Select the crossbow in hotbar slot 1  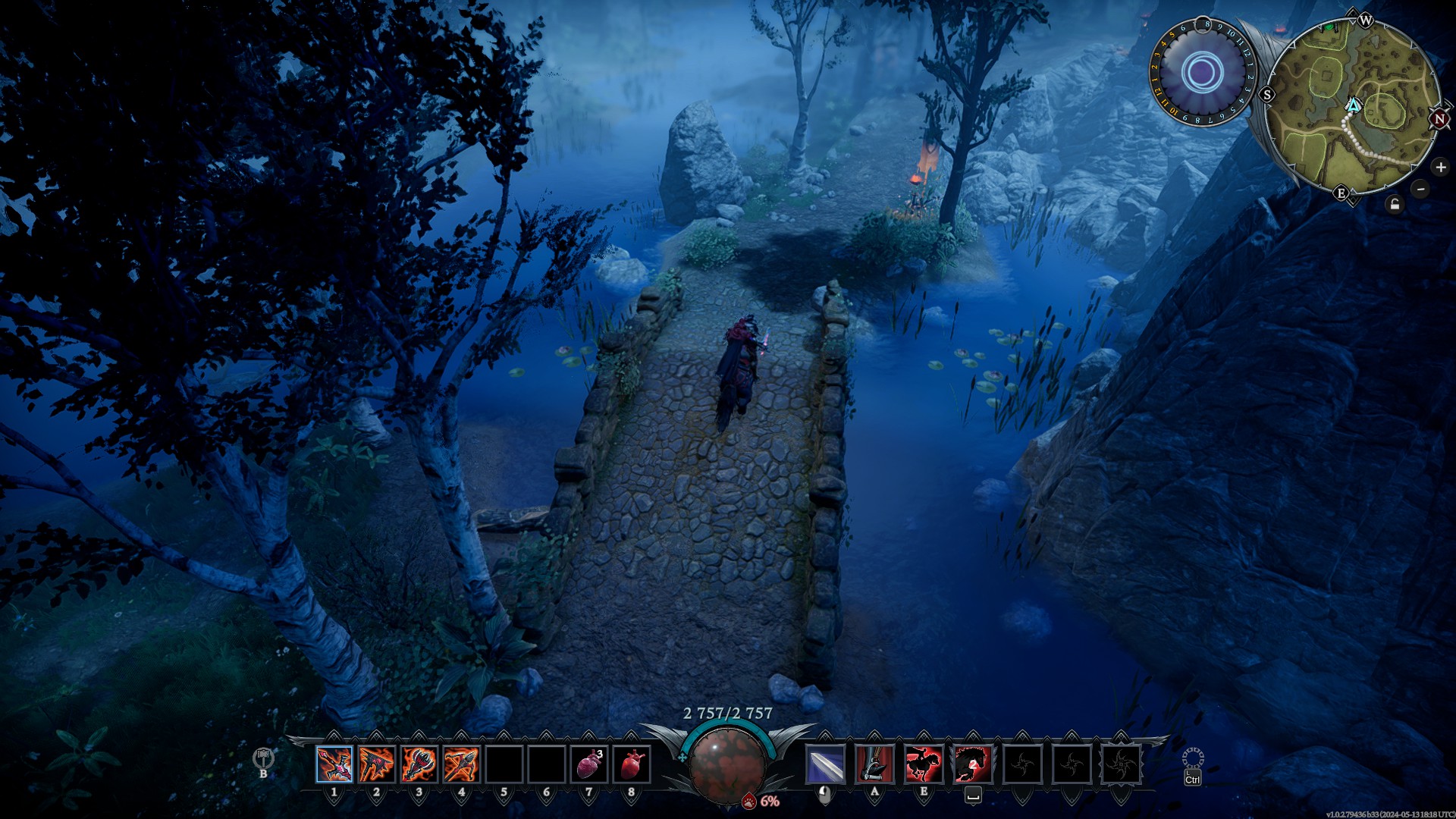coord(334,764)
